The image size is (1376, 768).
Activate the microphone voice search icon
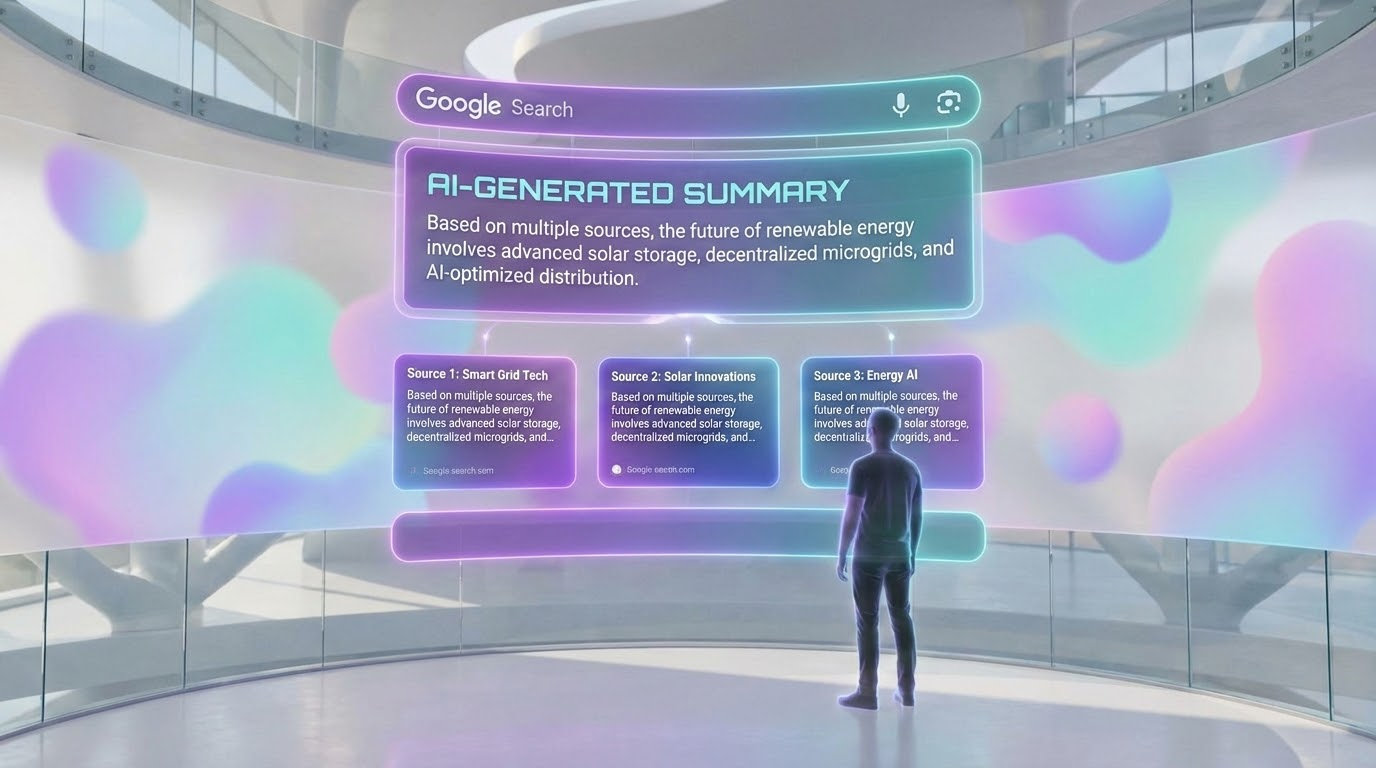900,104
